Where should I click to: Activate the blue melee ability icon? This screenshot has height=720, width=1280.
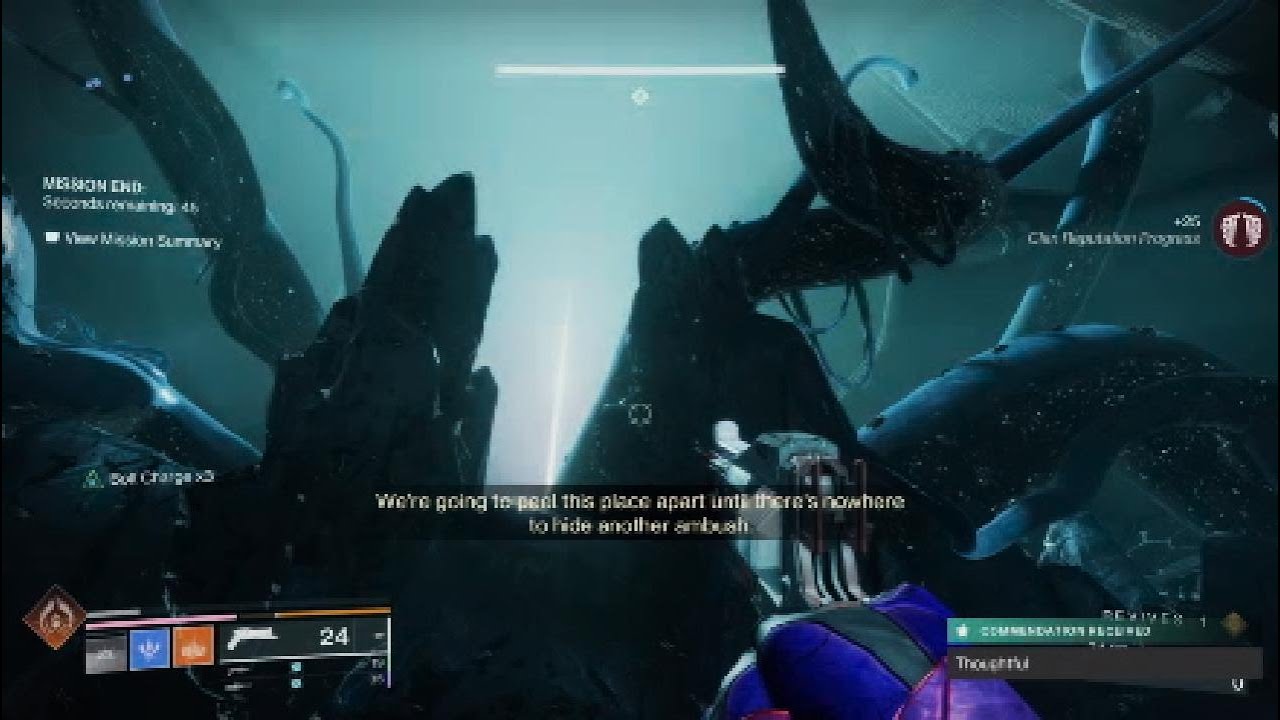[149, 649]
